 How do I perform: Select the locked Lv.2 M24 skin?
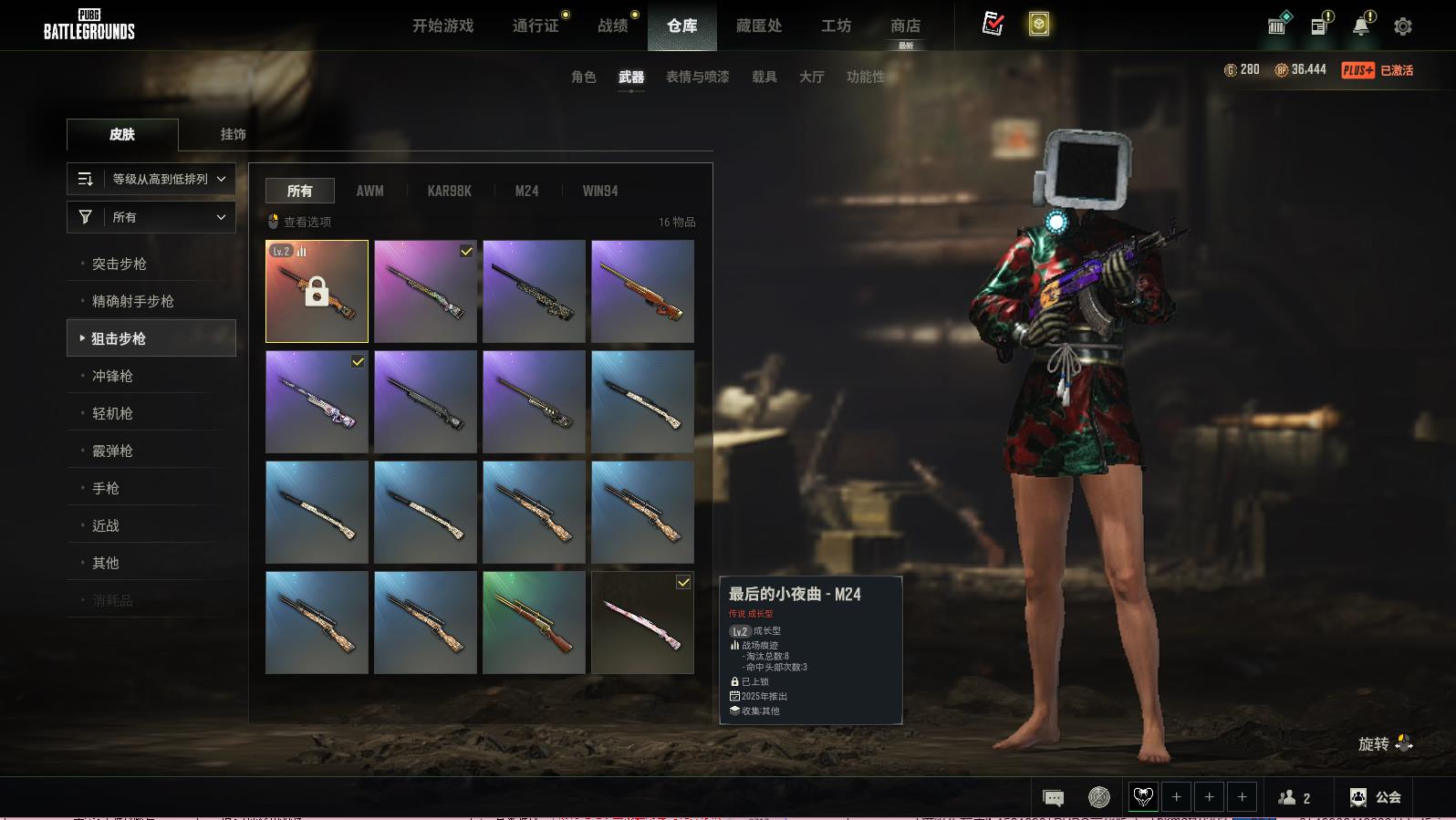pos(317,291)
